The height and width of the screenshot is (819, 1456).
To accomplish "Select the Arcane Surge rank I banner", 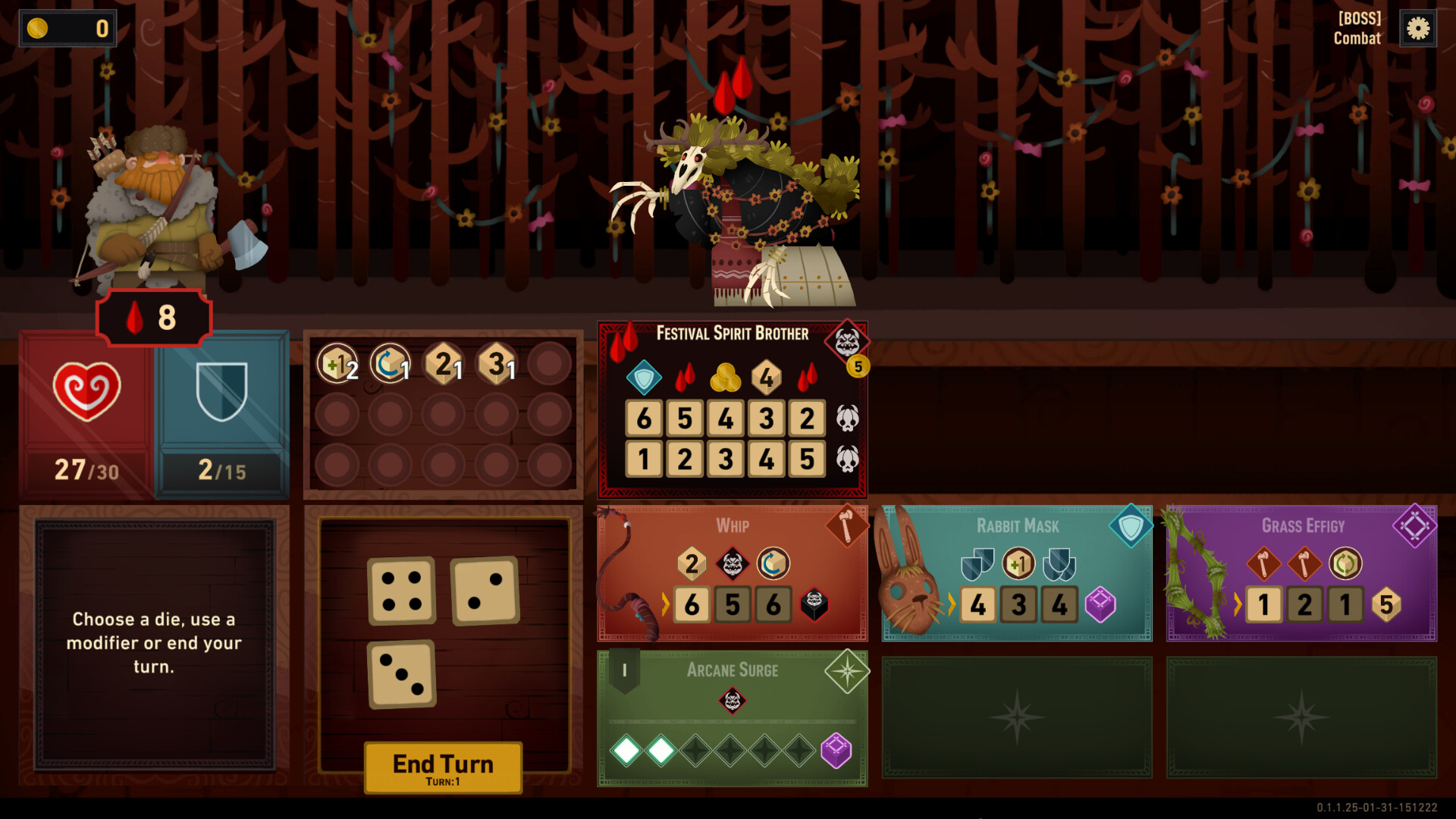I will click(x=623, y=669).
